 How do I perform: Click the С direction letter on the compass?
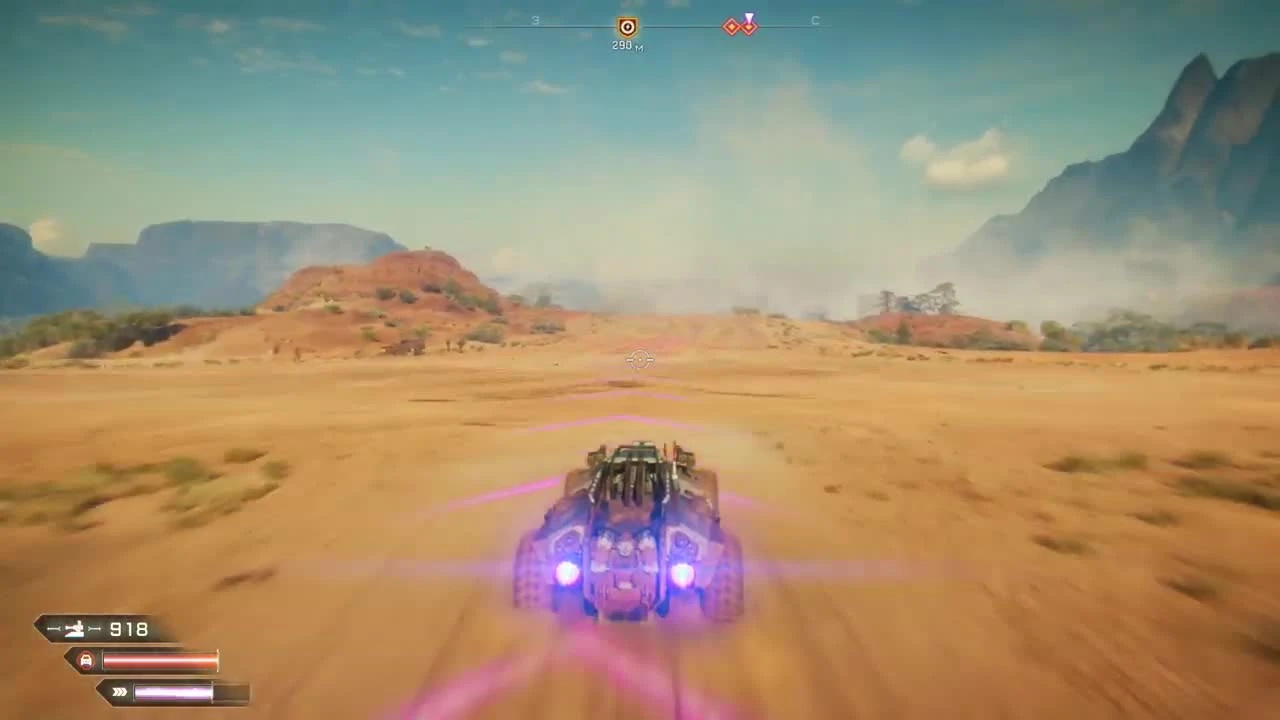click(815, 20)
